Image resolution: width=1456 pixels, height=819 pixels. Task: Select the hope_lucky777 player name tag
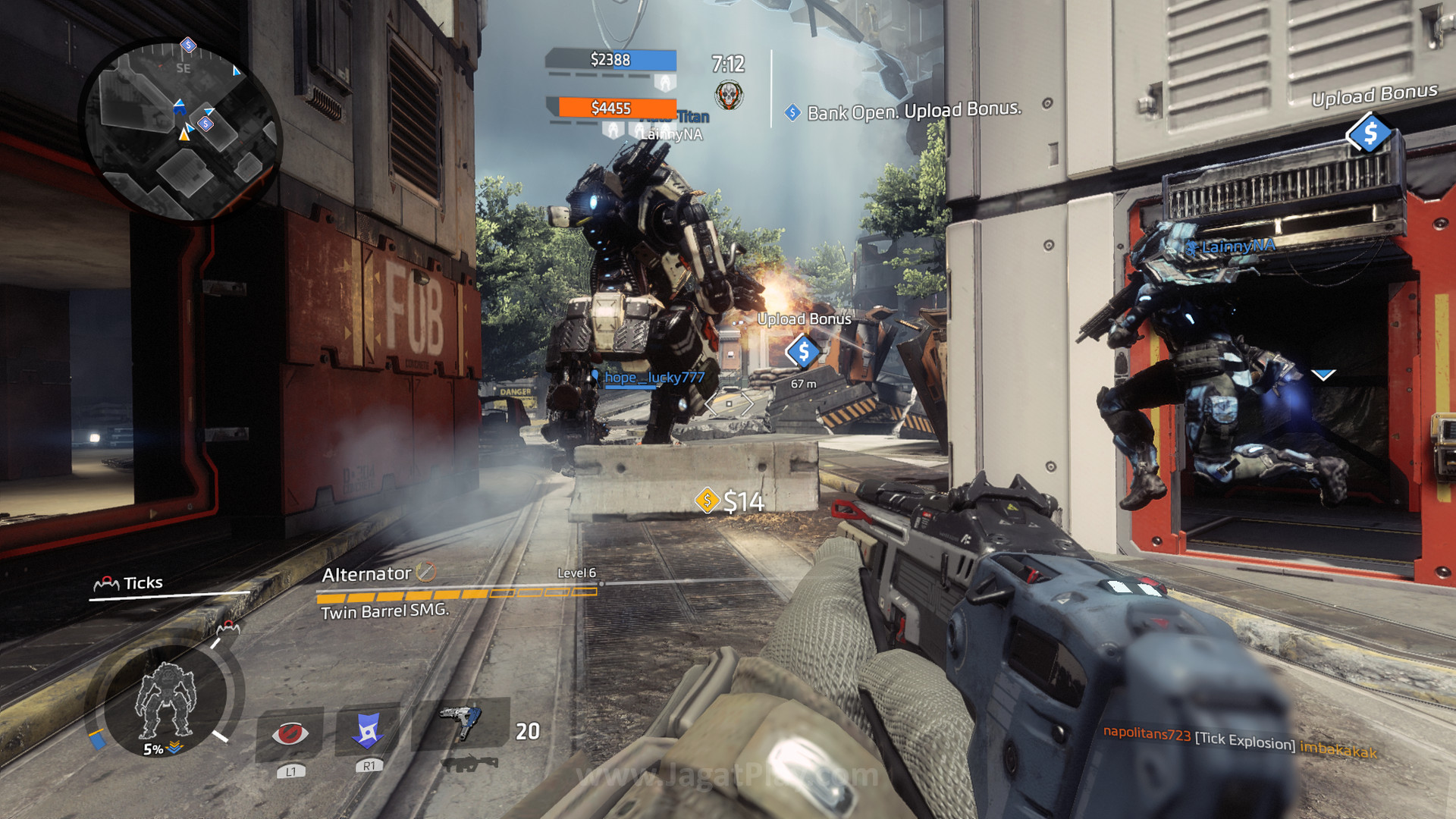pos(654,378)
